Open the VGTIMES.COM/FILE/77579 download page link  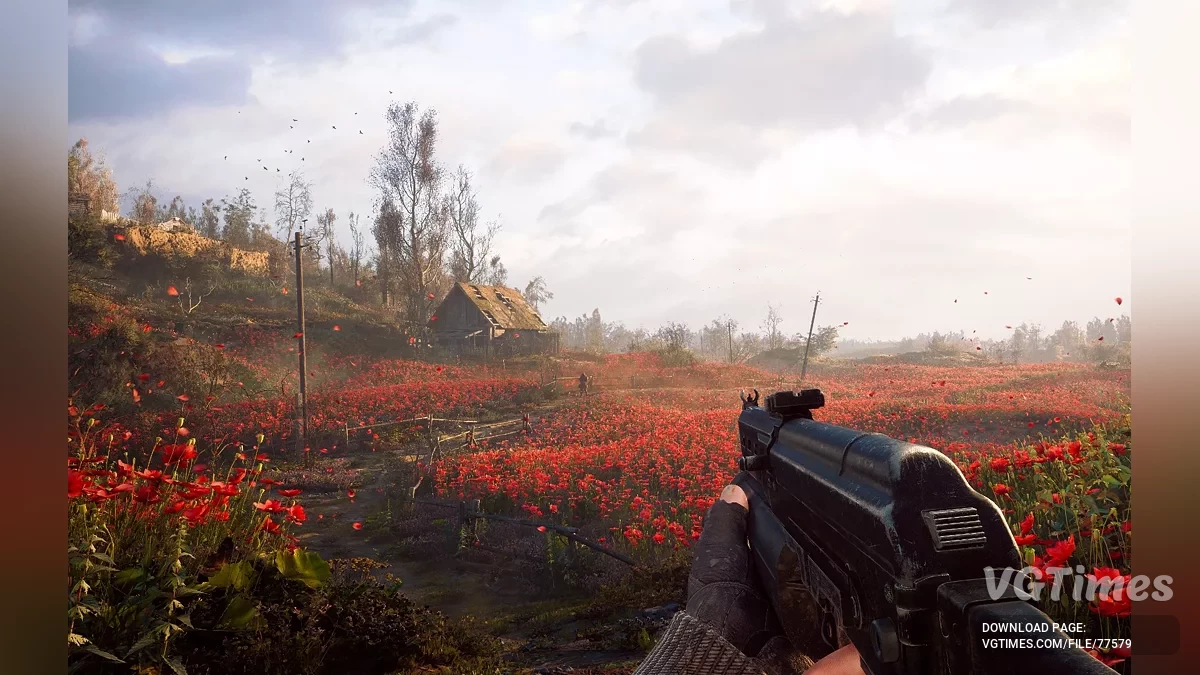[x=1056, y=644]
